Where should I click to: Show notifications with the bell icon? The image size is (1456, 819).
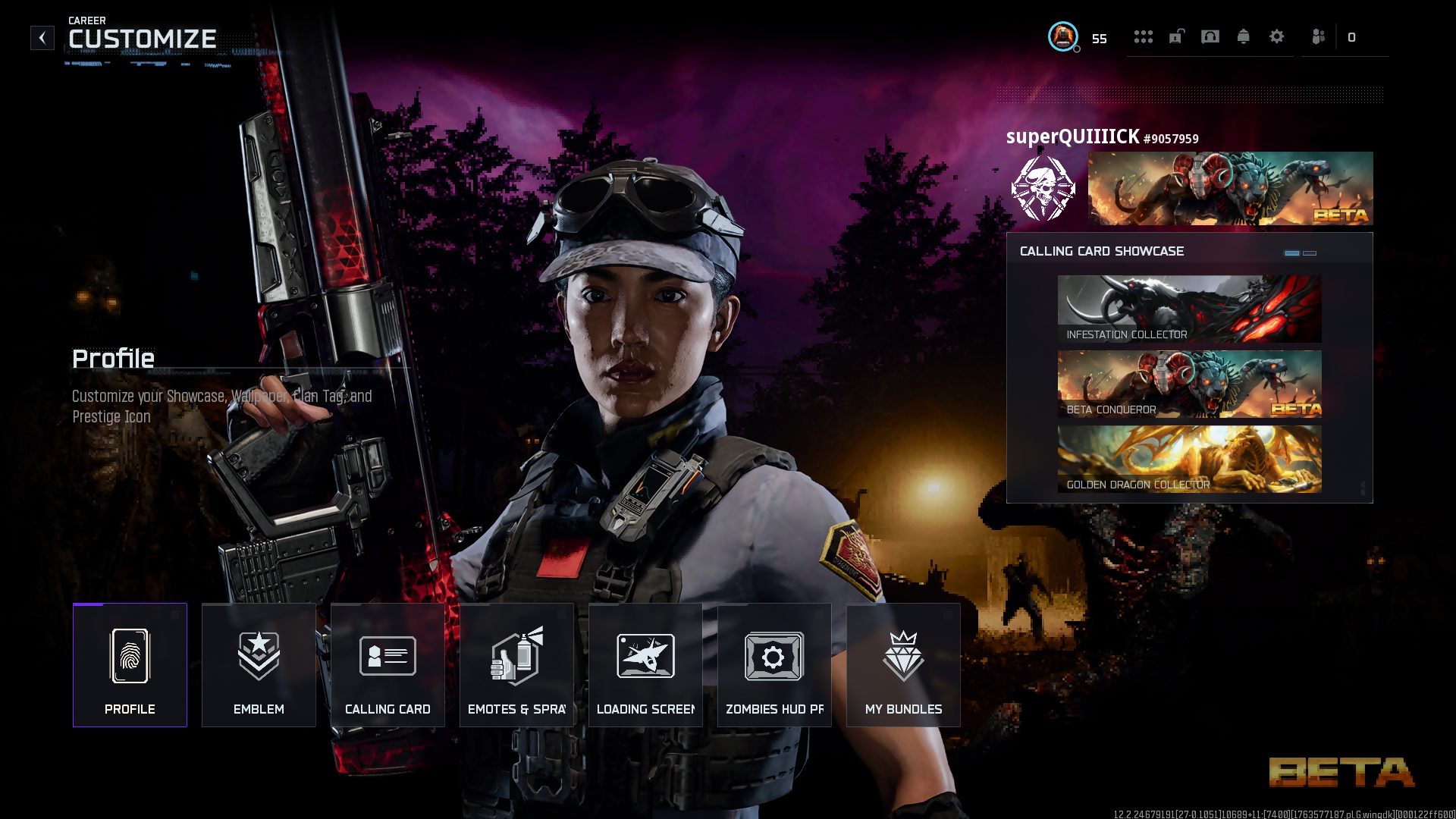click(1244, 36)
